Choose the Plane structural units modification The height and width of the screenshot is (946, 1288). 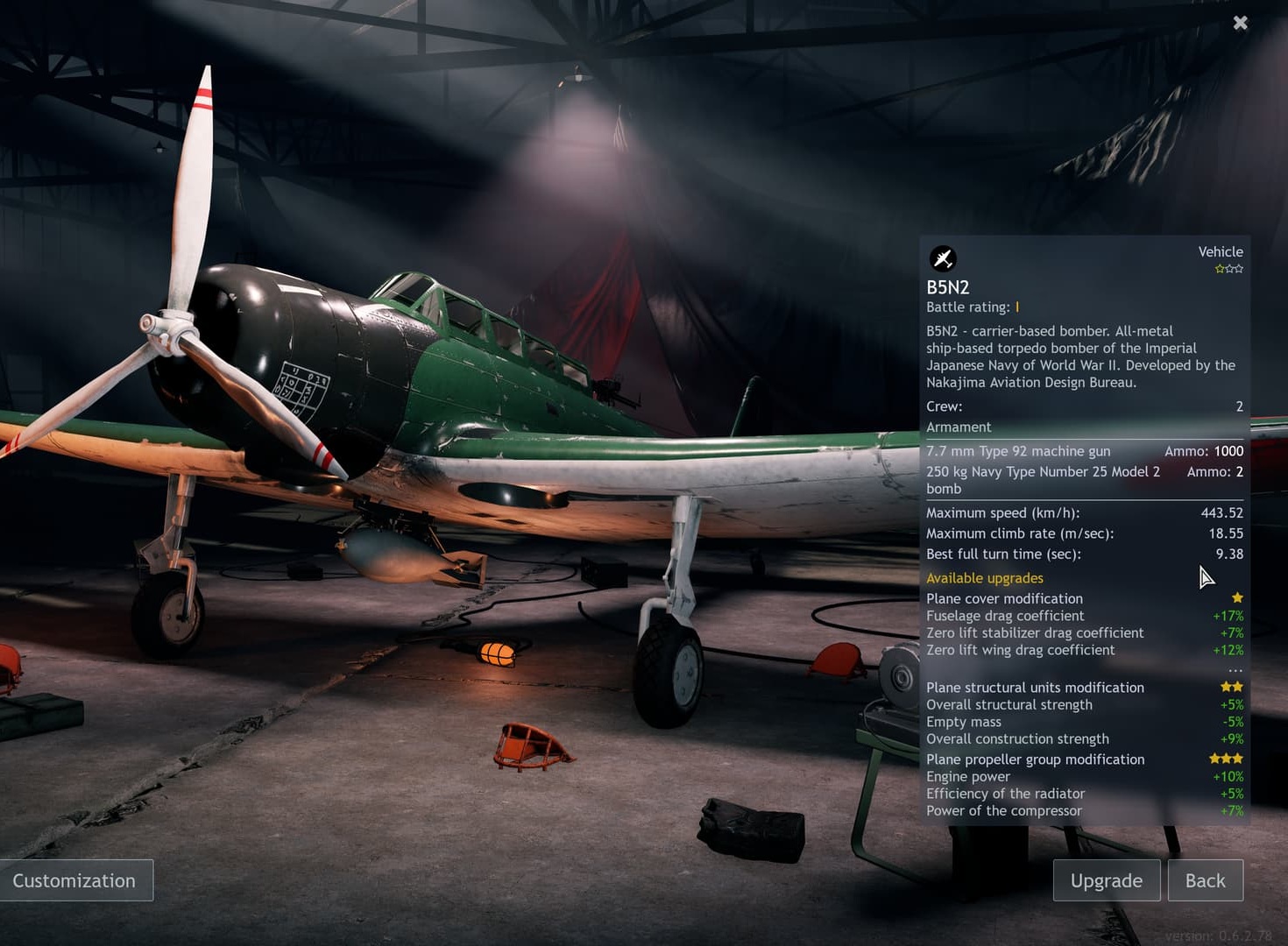[x=1035, y=688]
